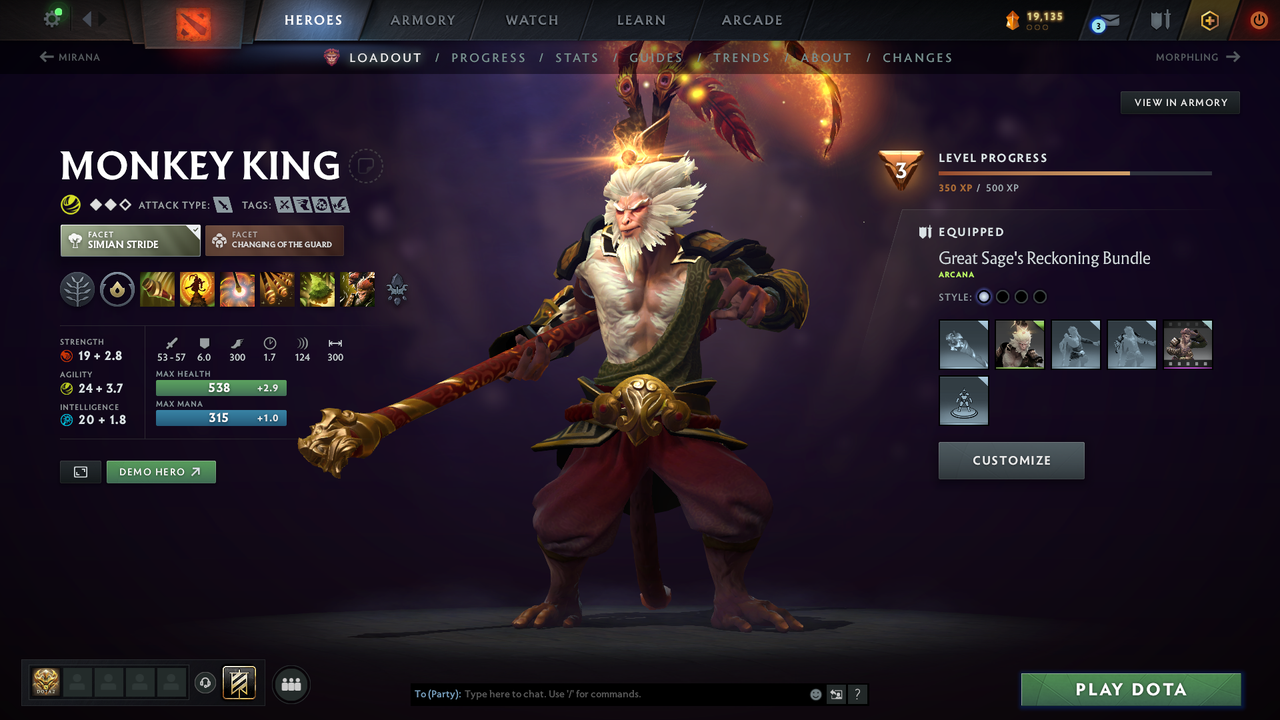Navigate to Morphling with the right arrow
This screenshot has width=1280, height=720.
click(x=1234, y=57)
